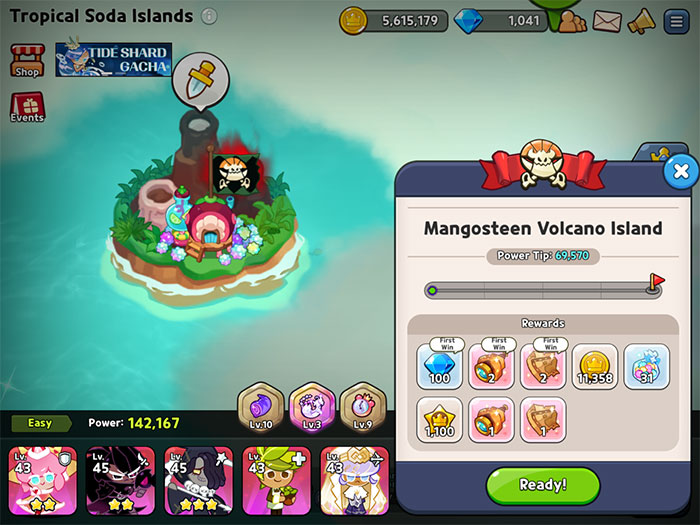Image resolution: width=700 pixels, height=525 pixels.
Task: Inspect the 11,358 coins reward
Action: point(595,366)
